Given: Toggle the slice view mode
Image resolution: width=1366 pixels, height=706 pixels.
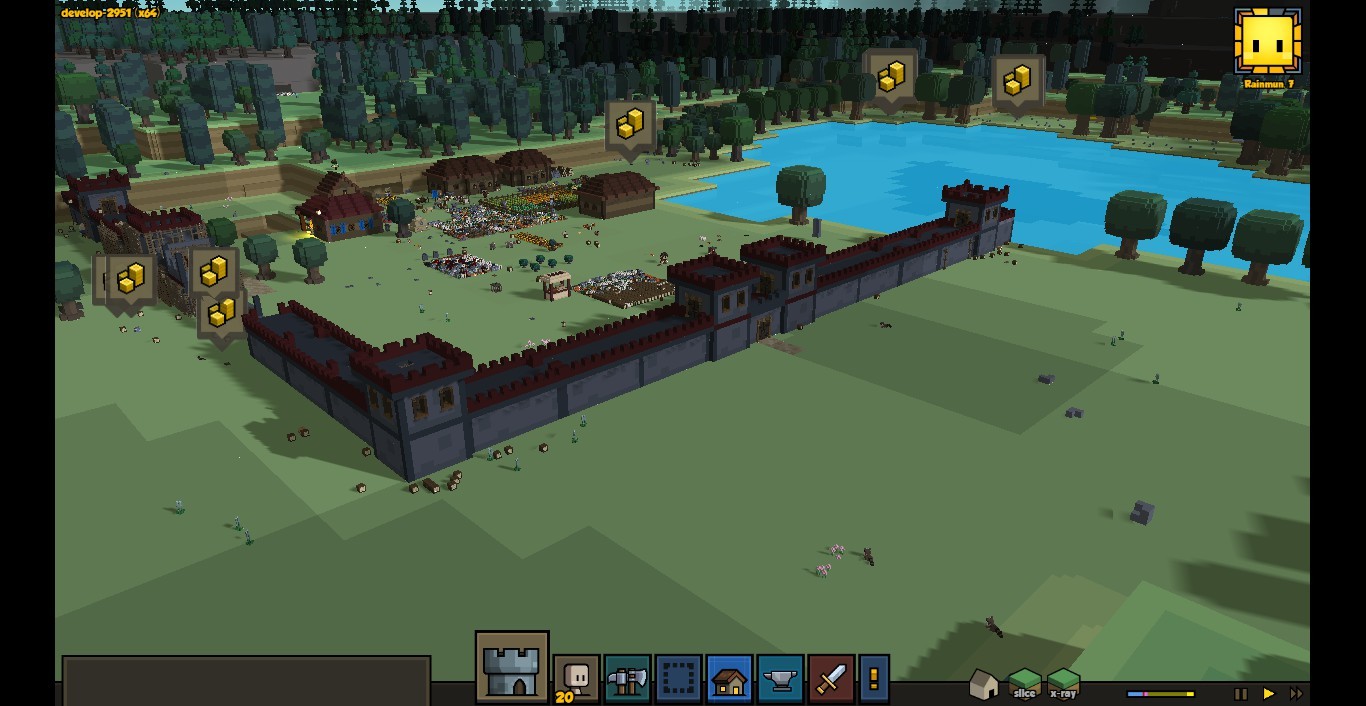Looking at the screenshot, I should point(1024,684).
